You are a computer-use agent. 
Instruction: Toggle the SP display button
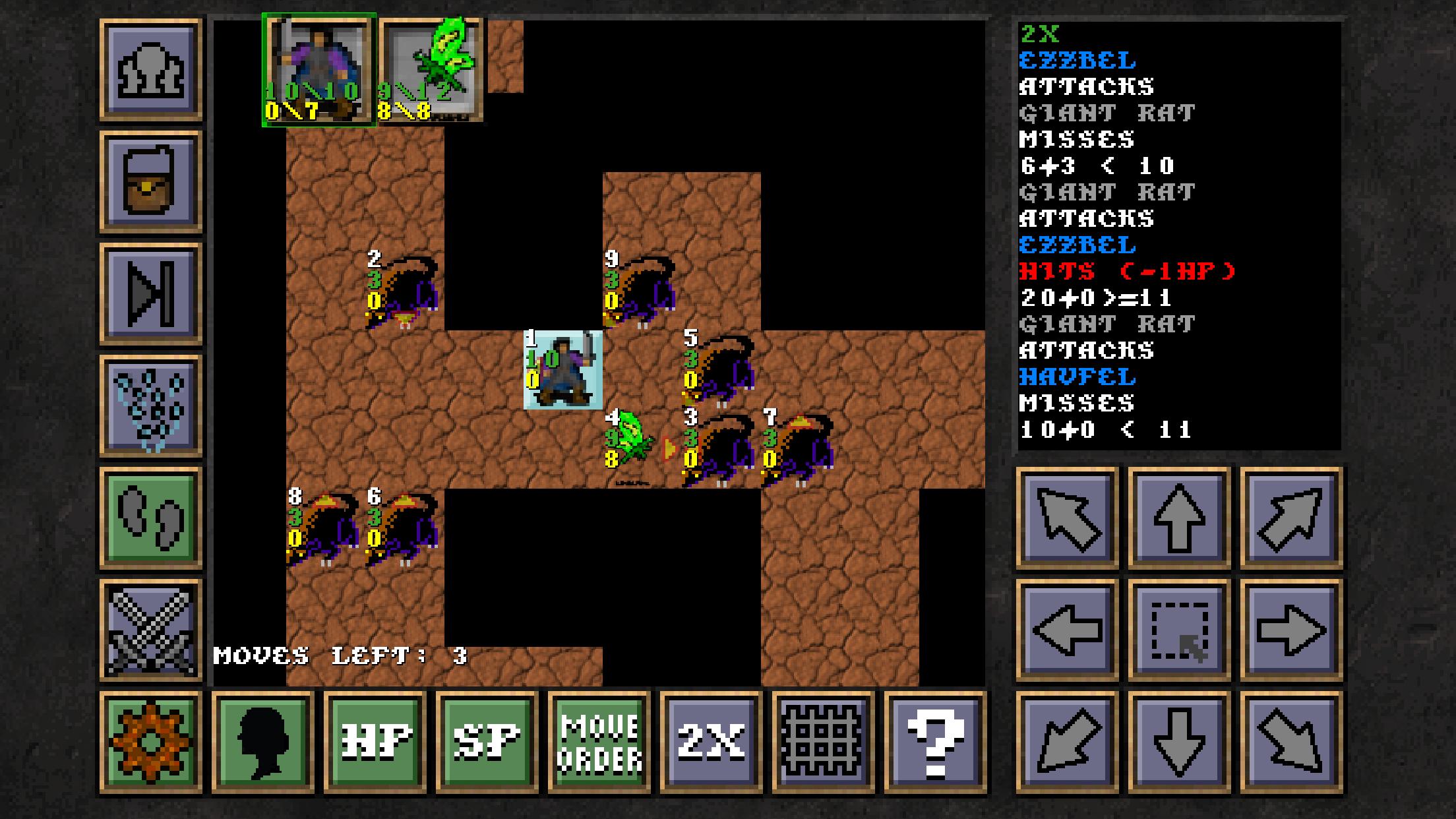(486, 740)
